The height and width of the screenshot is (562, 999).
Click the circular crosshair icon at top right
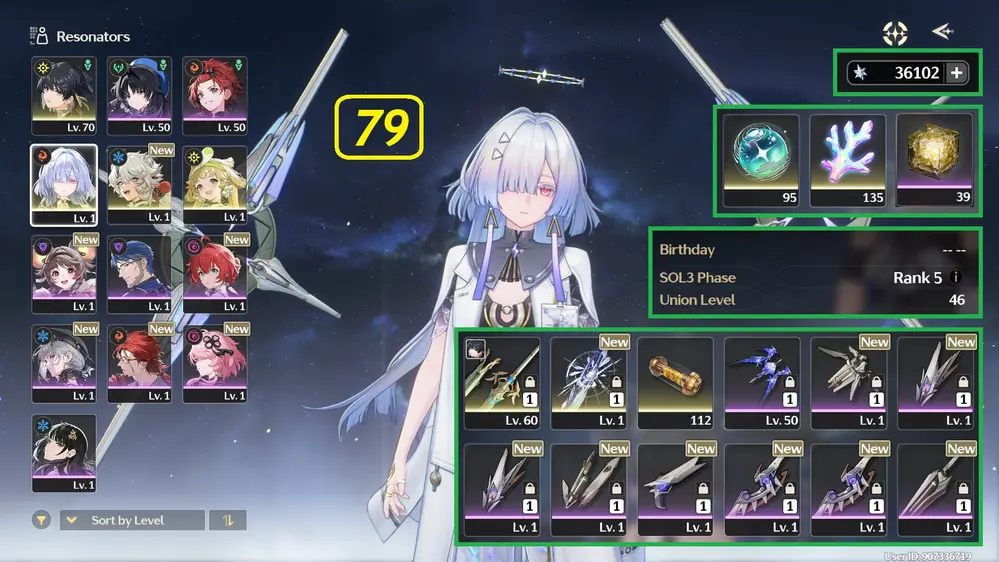click(x=895, y=33)
